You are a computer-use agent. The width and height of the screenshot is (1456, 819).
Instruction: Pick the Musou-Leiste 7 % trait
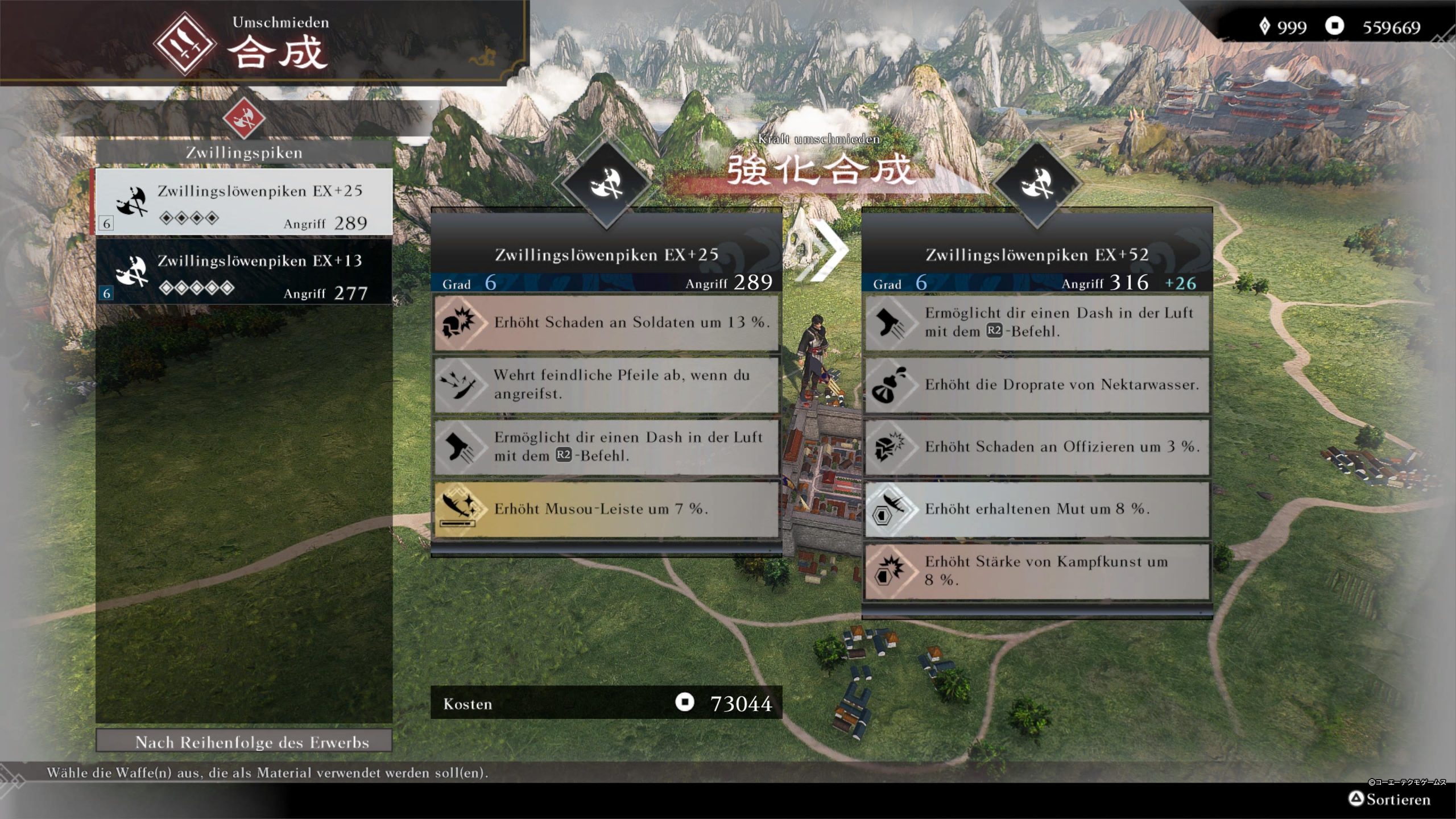coord(606,508)
